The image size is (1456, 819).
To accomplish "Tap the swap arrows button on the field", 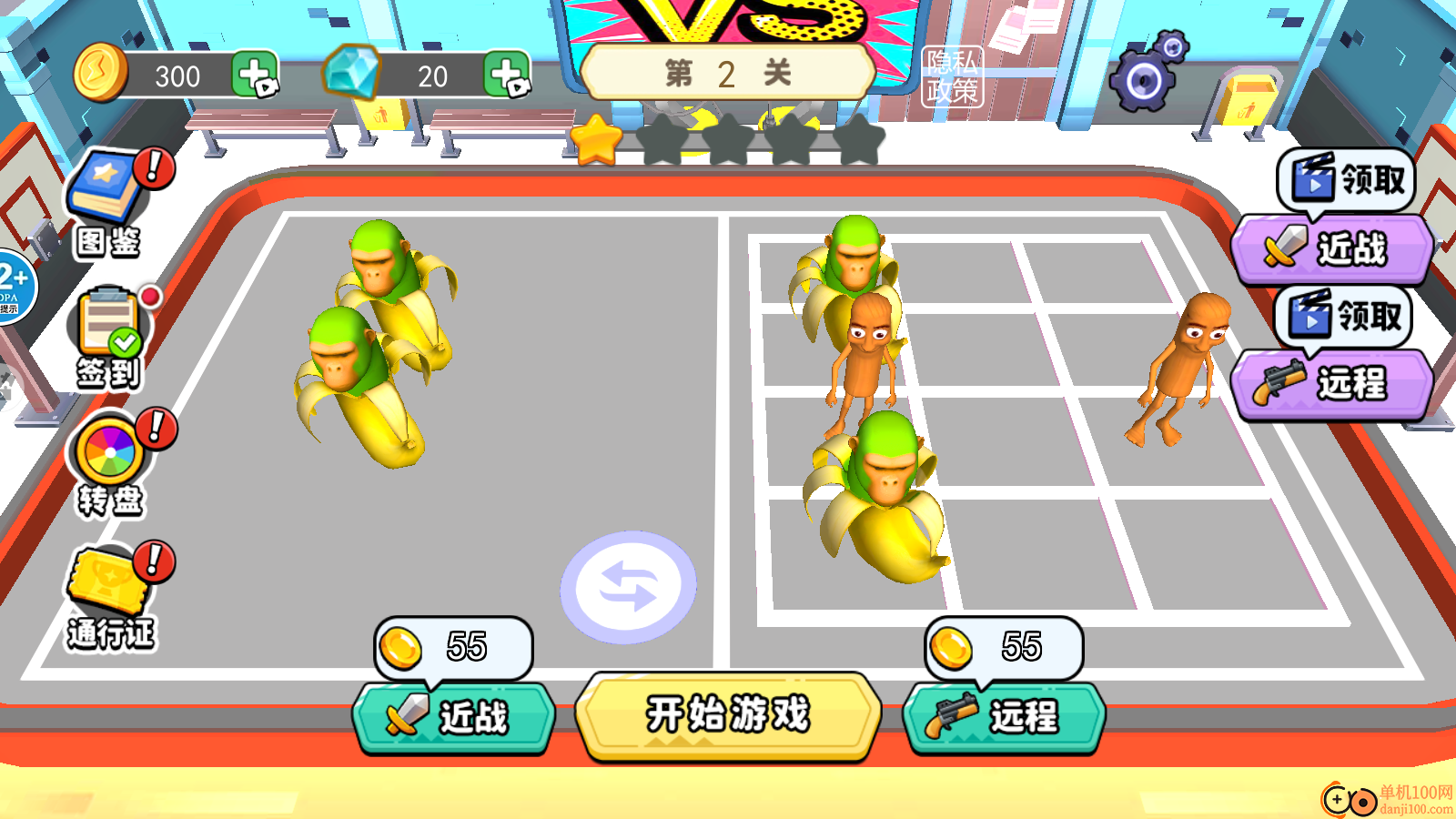I will [631, 587].
